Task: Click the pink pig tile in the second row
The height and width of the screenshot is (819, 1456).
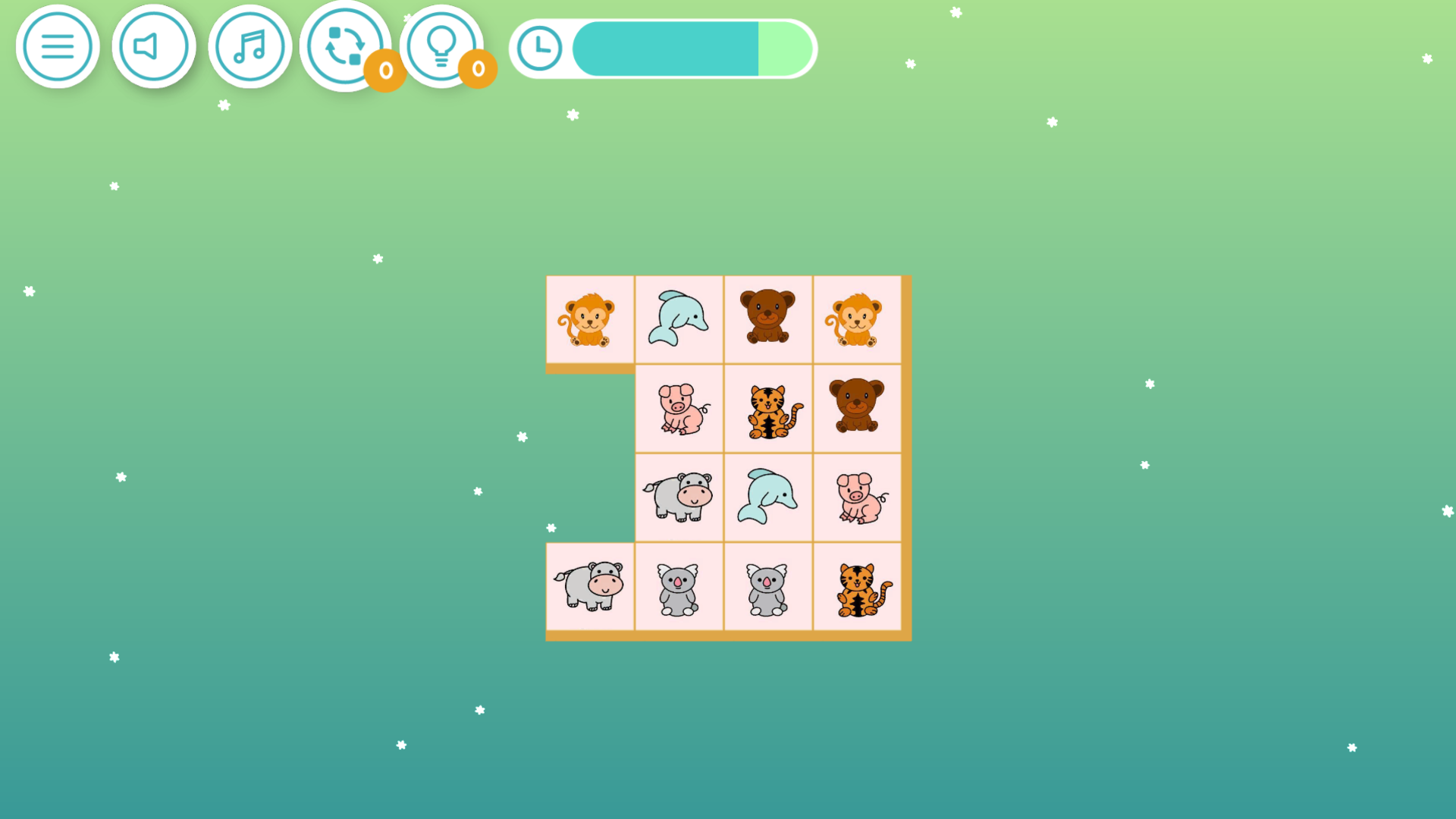Action: coord(678,408)
